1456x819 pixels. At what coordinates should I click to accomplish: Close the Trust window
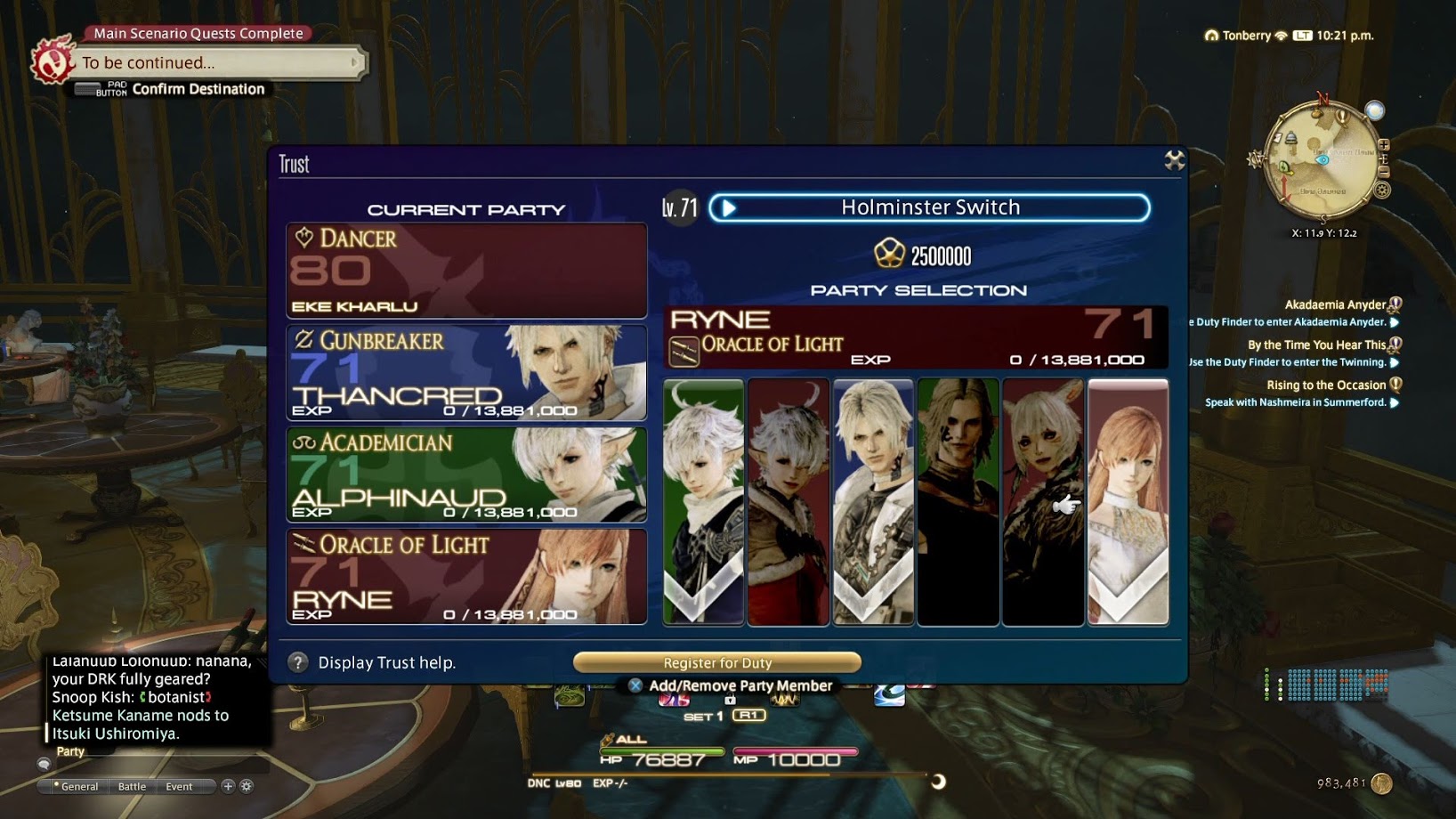[1175, 160]
